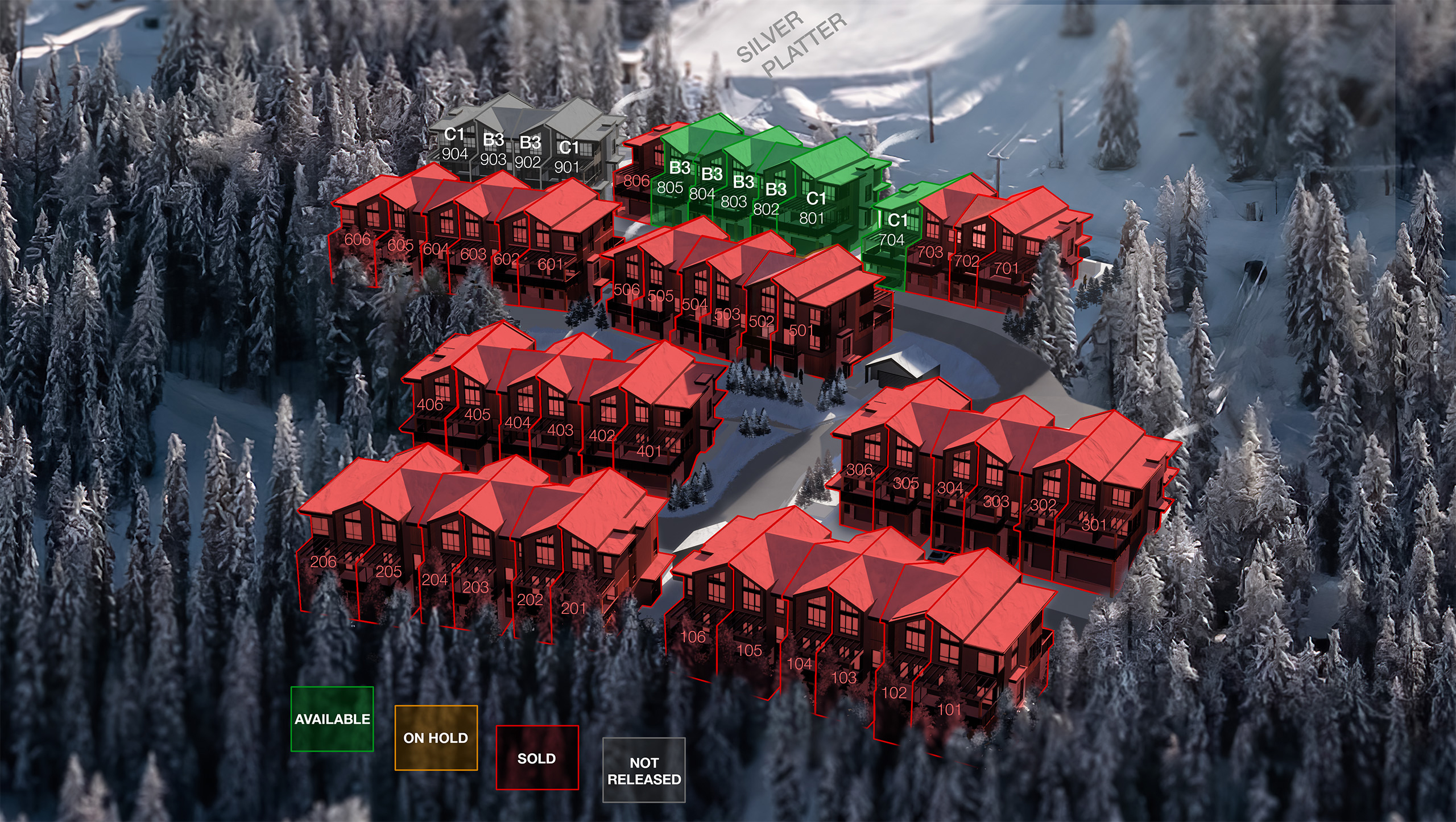Choose sold unit 501

tap(801, 330)
